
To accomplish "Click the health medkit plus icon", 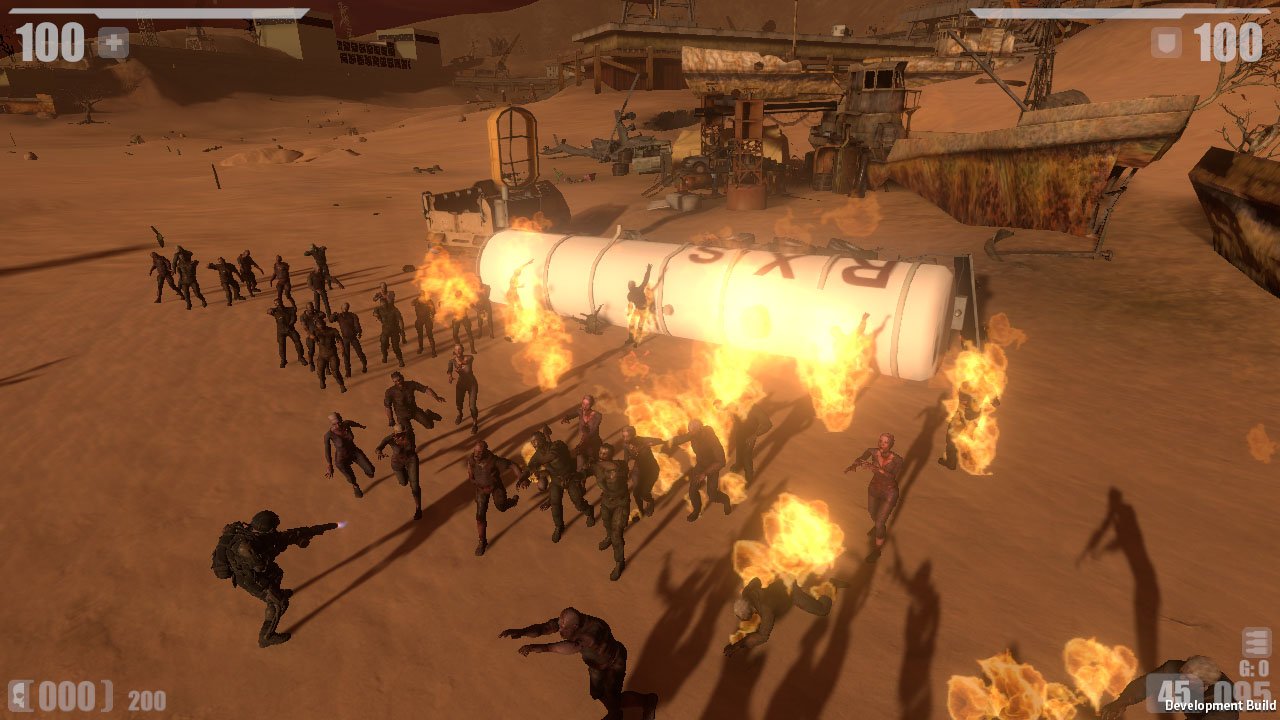I will click(115, 41).
